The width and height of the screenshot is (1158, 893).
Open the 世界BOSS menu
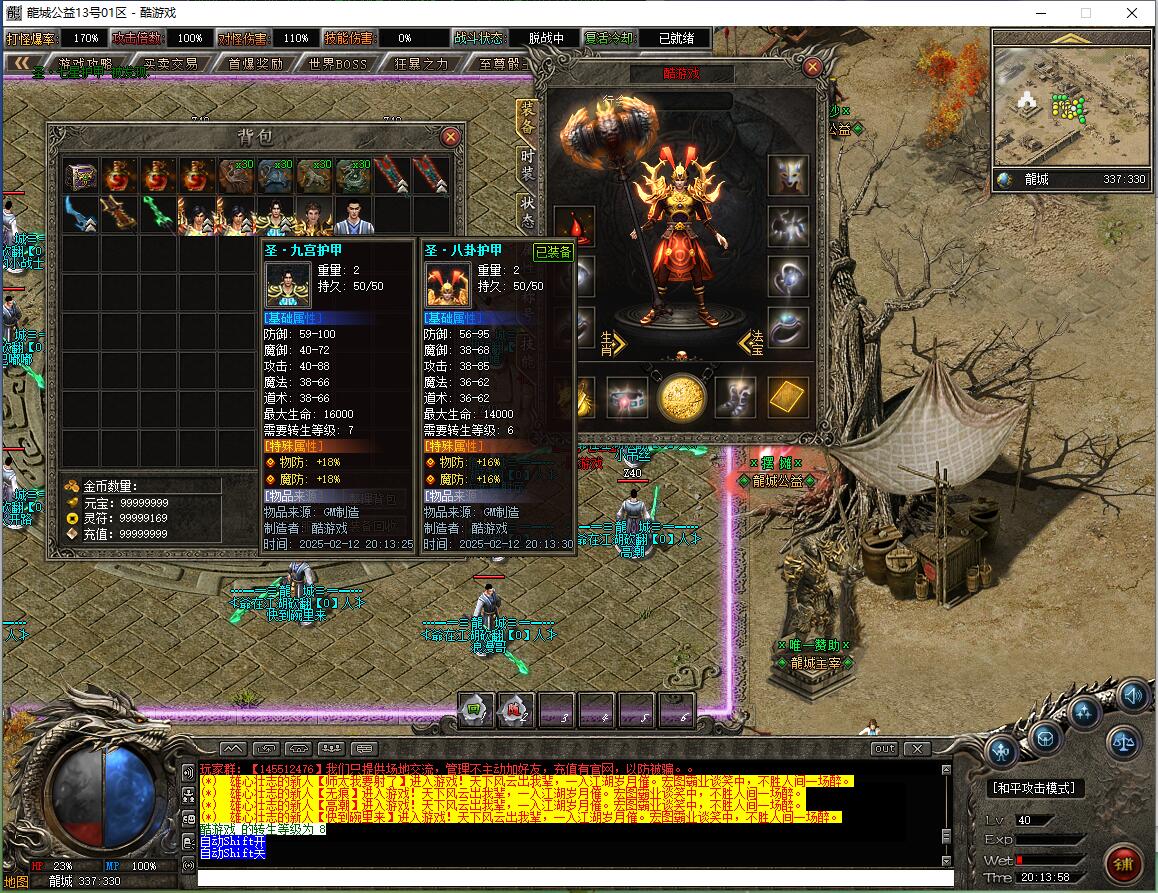pos(339,64)
